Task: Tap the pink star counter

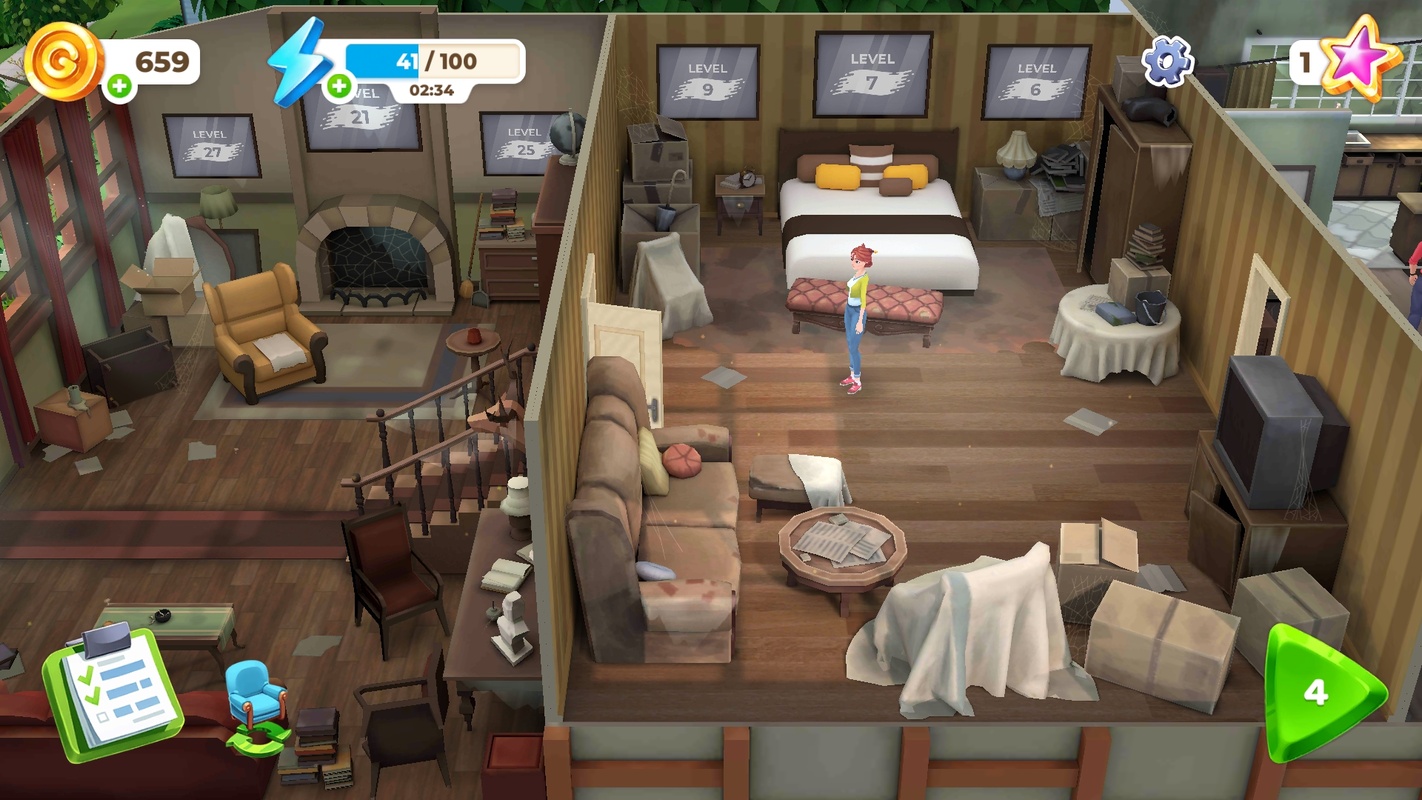Action: (x=1358, y=58)
